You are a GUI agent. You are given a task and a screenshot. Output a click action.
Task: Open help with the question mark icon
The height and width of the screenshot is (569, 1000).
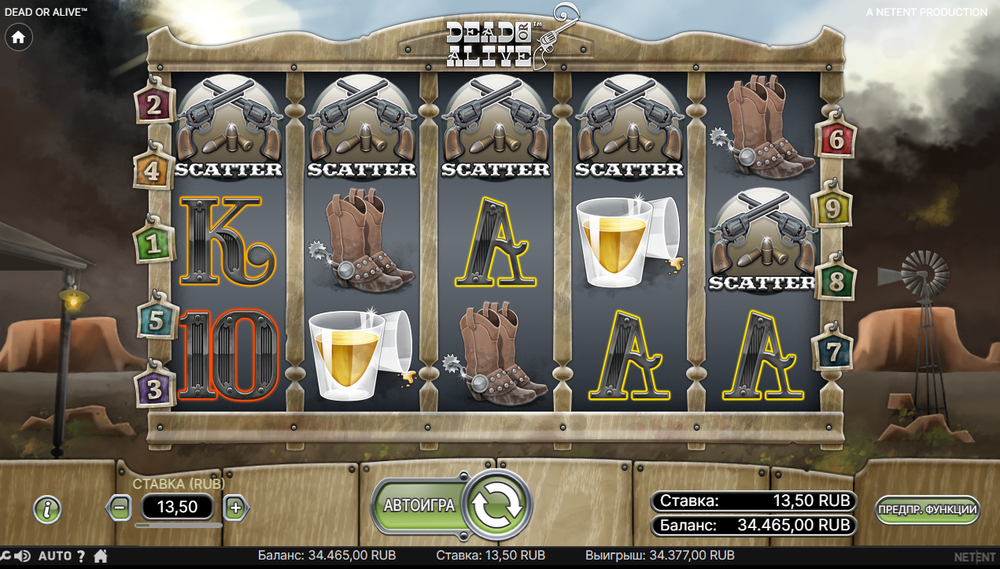tap(81, 556)
